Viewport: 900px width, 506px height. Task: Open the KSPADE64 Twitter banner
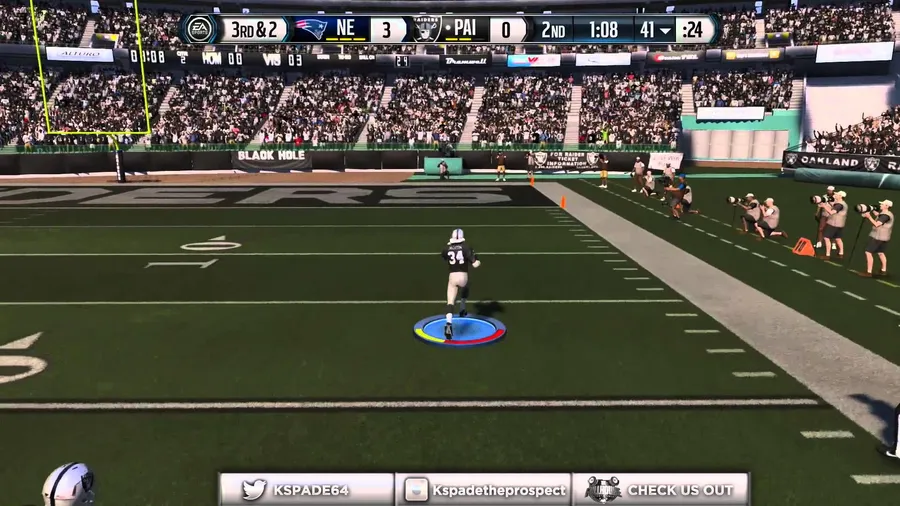pyautogui.click(x=306, y=490)
